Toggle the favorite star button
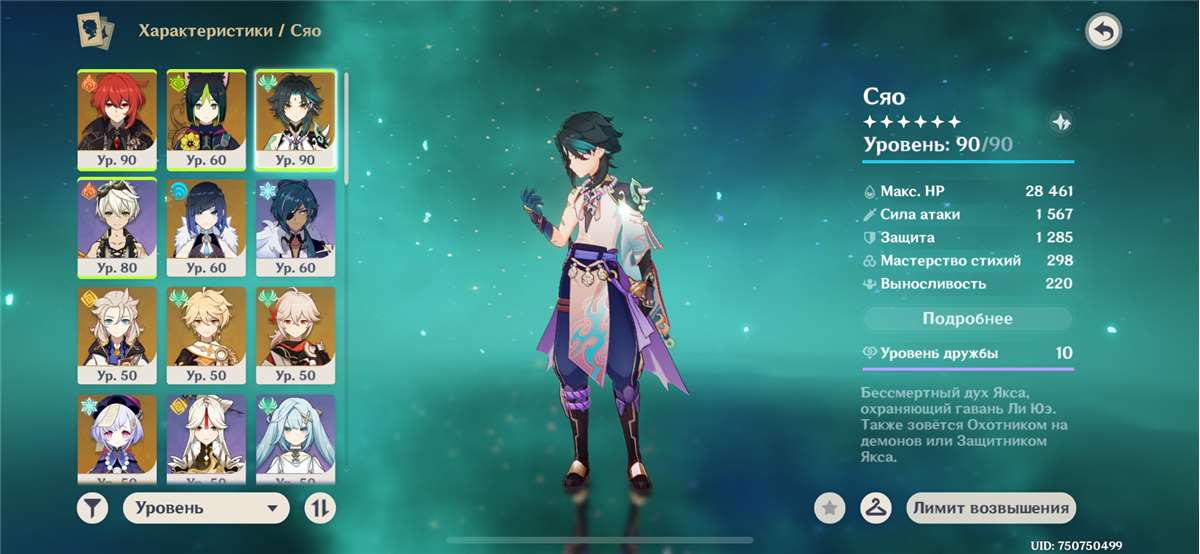Image resolution: width=1200 pixels, height=554 pixels. 828,508
